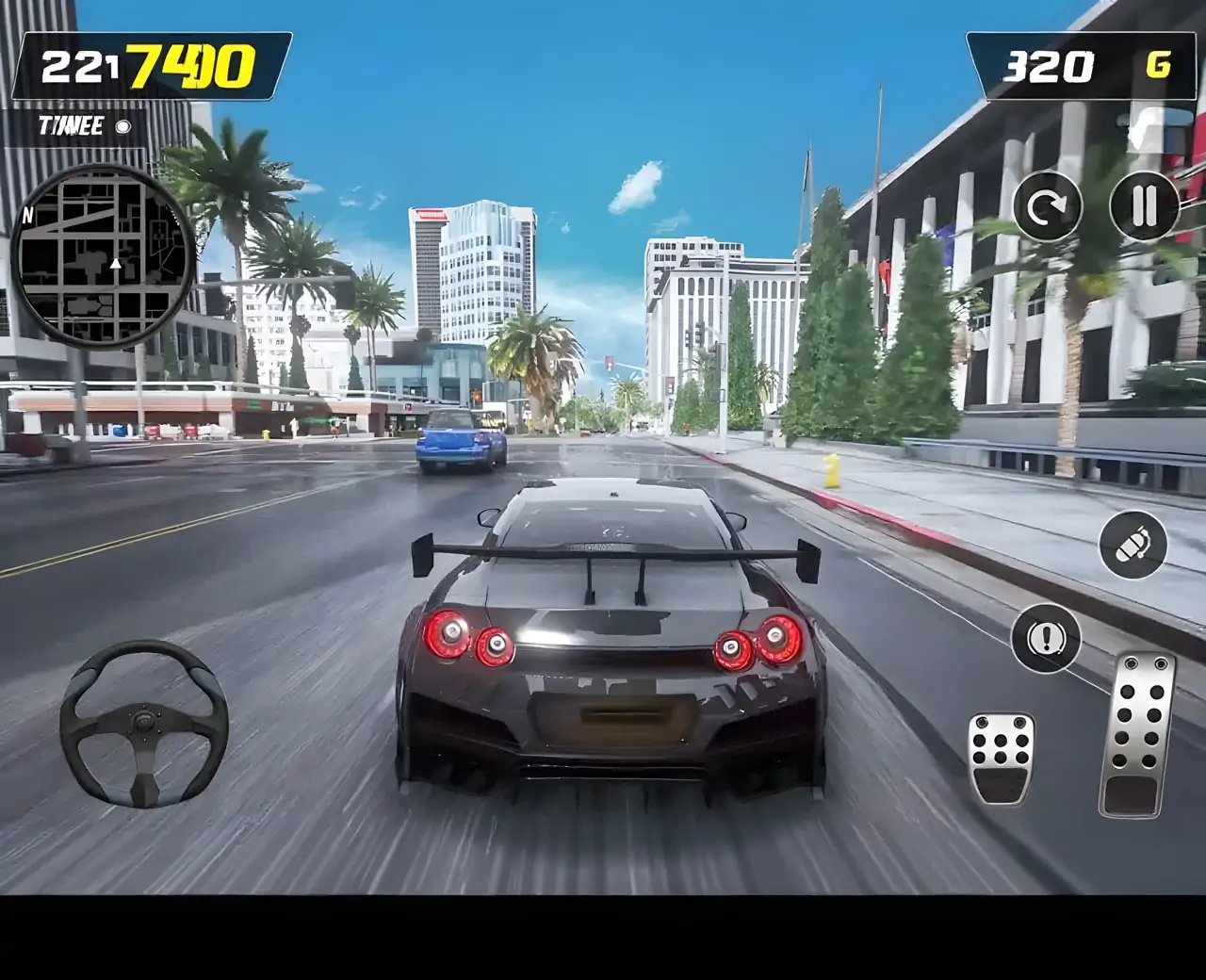Viewport: 1206px width, 980px height.
Task: Pause the game with the pause button
Action: (x=1144, y=205)
